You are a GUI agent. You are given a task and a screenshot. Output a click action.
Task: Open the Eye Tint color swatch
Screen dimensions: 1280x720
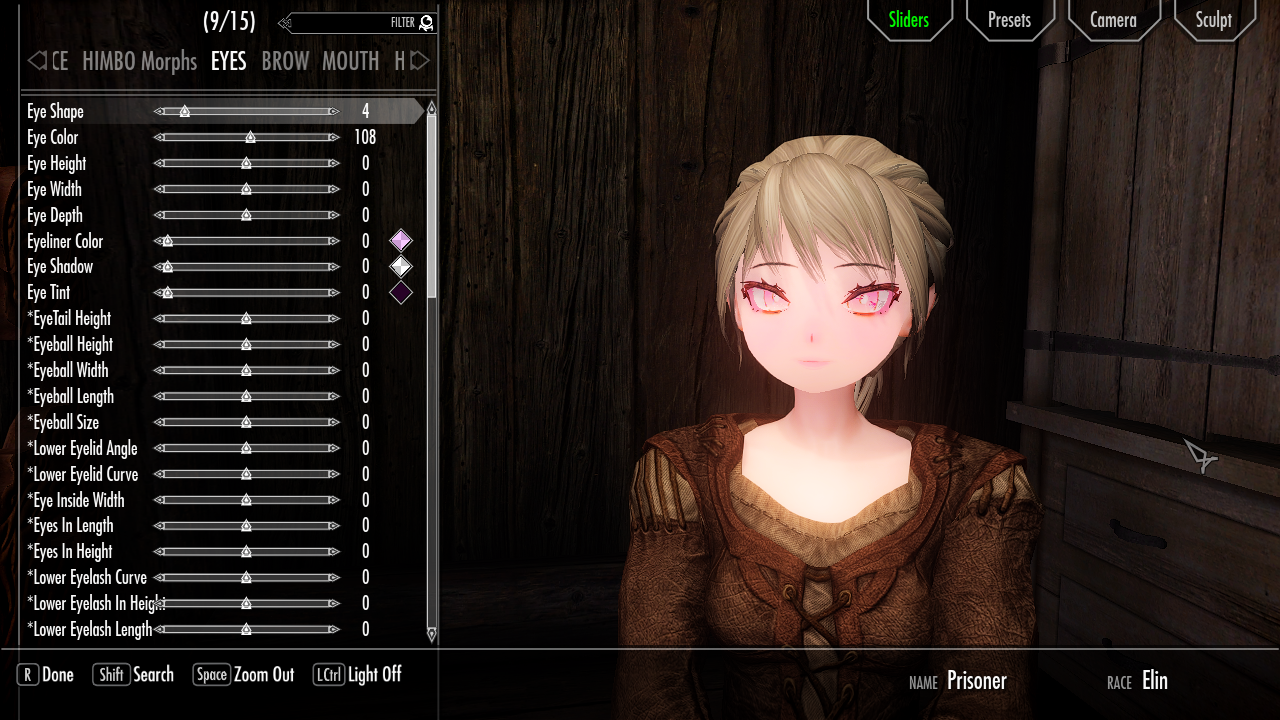(x=401, y=292)
